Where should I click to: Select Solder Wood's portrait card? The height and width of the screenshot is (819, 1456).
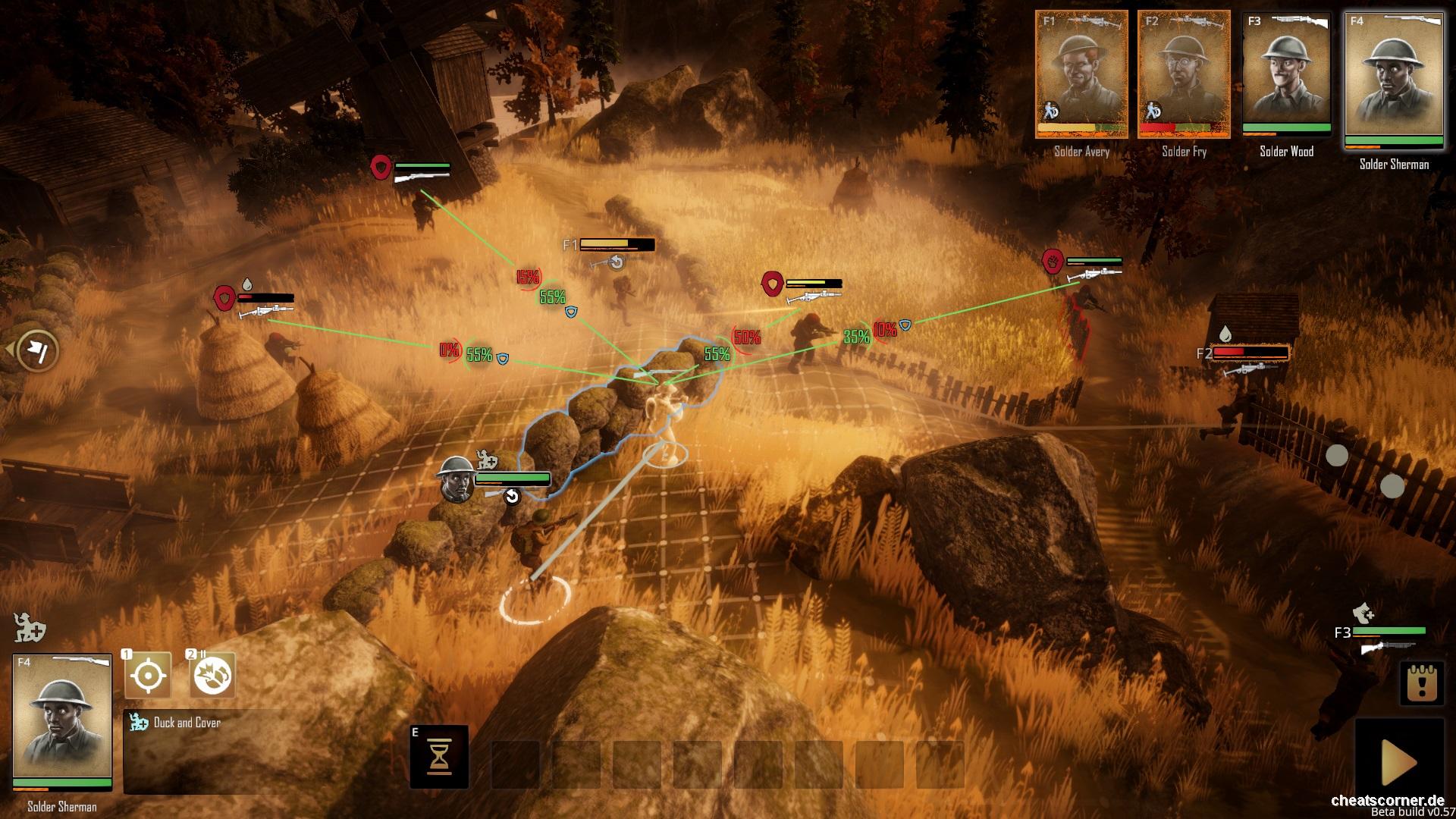click(1287, 72)
